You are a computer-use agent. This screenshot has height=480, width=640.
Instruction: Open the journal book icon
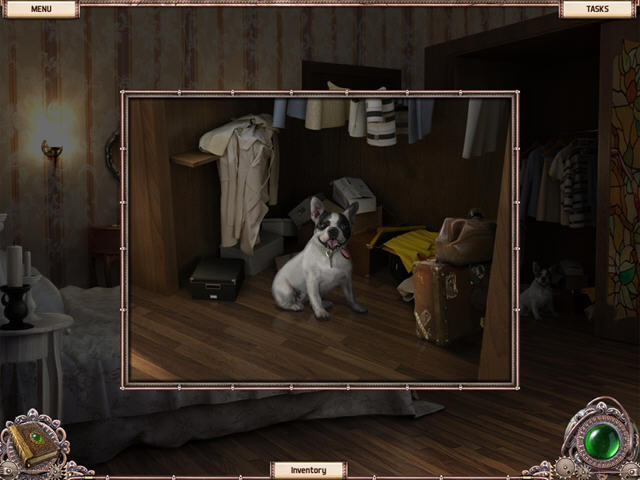tap(33, 442)
